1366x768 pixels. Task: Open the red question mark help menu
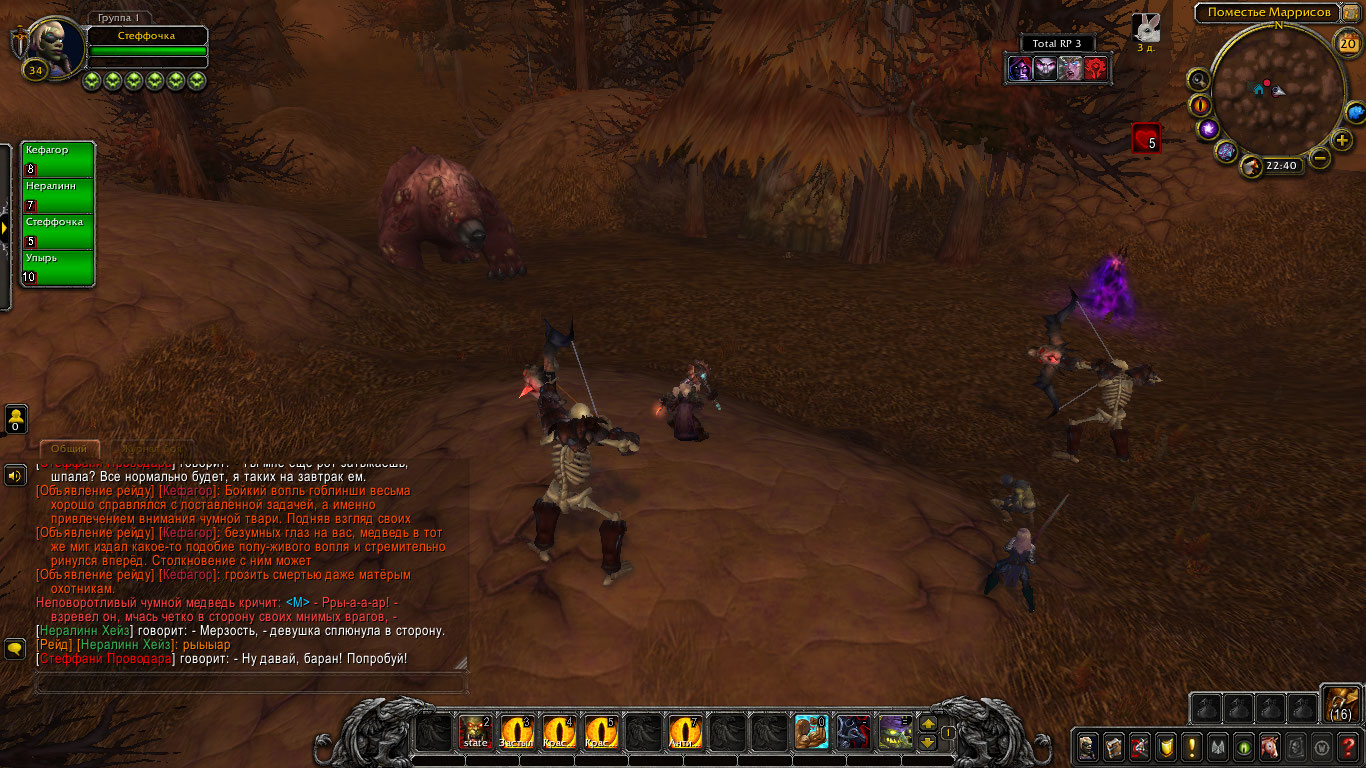[x=1349, y=746]
